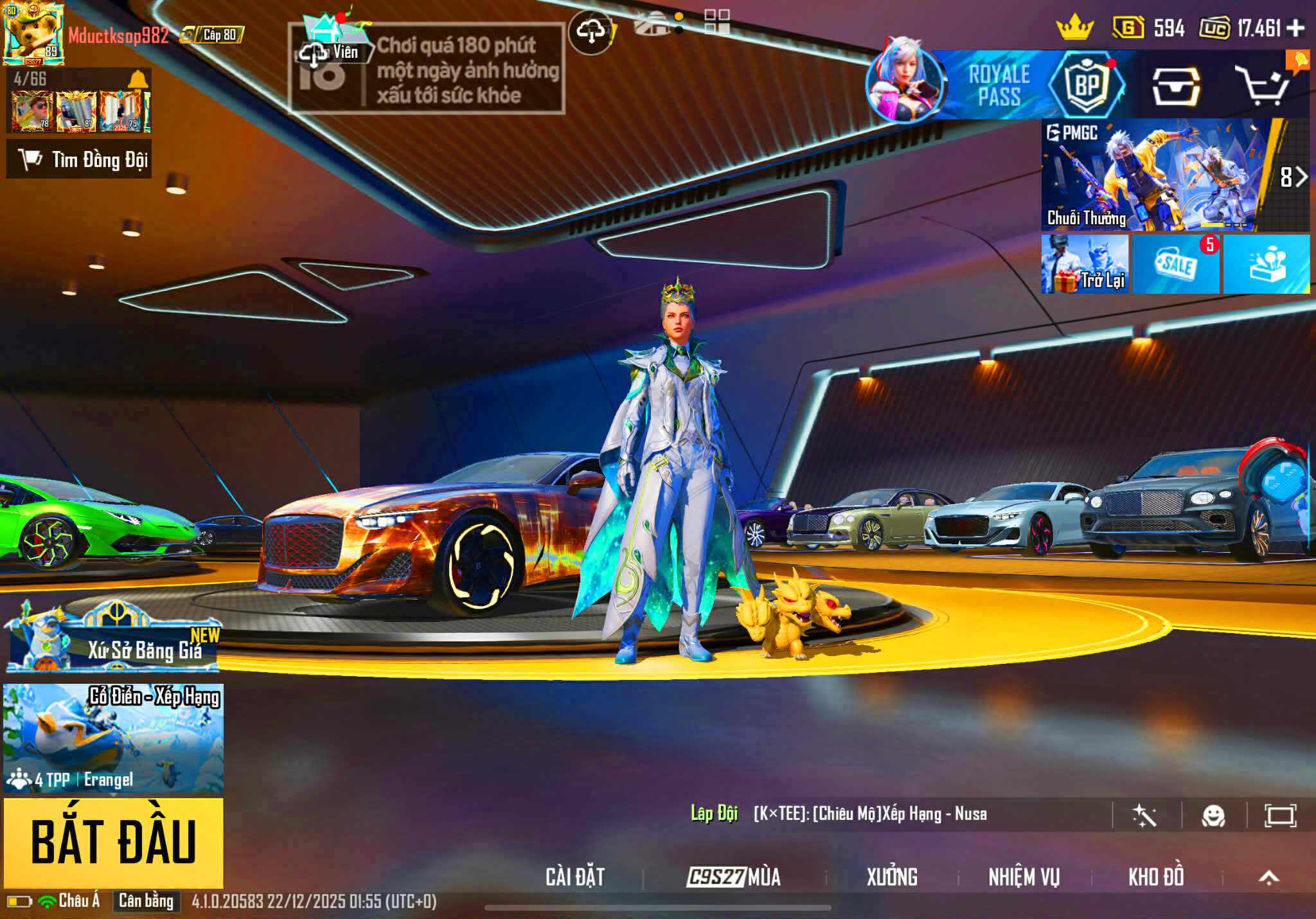Open the XƯỞNG workshop menu
This screenshot has width=1316, height=919.
[x=892, y=877]
